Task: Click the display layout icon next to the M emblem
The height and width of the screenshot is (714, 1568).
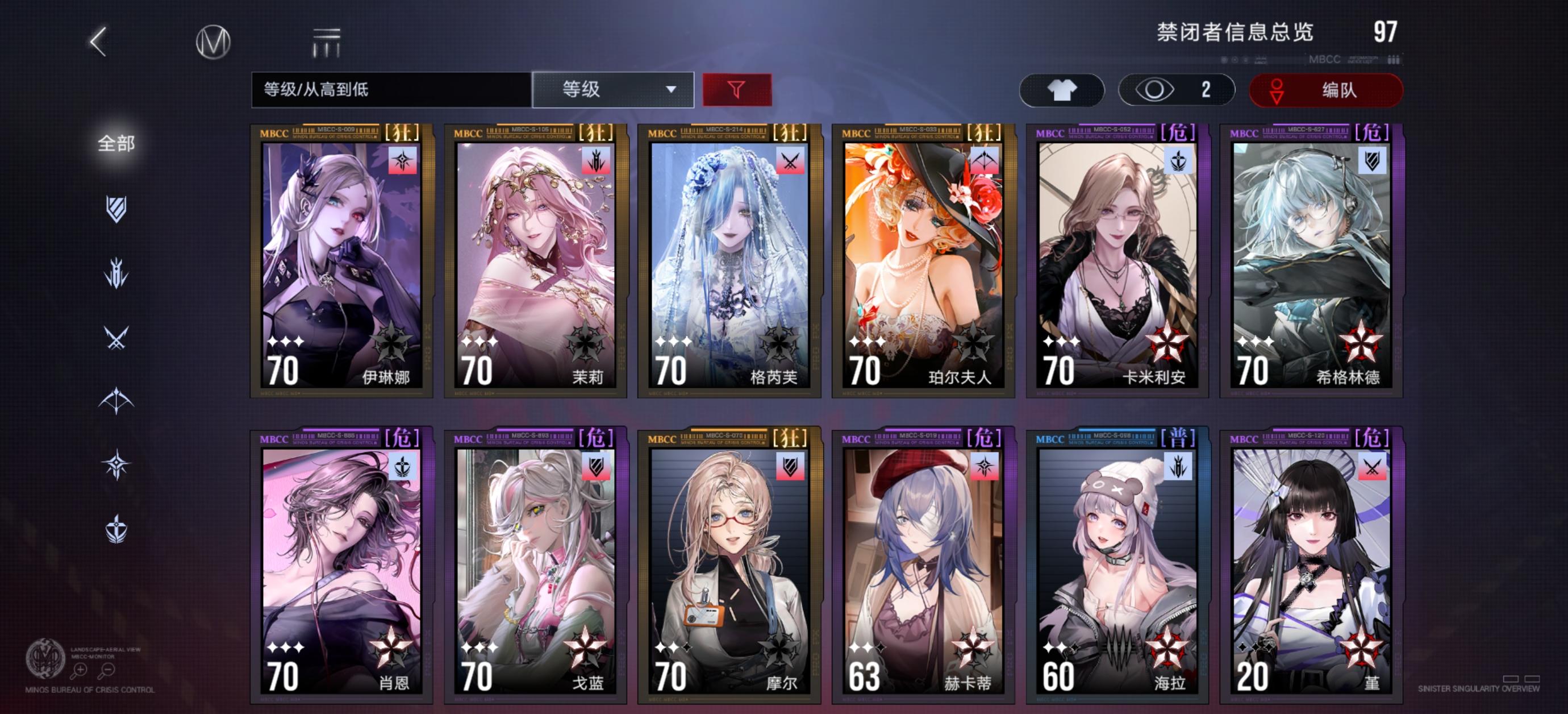Action: click(326, 43)
